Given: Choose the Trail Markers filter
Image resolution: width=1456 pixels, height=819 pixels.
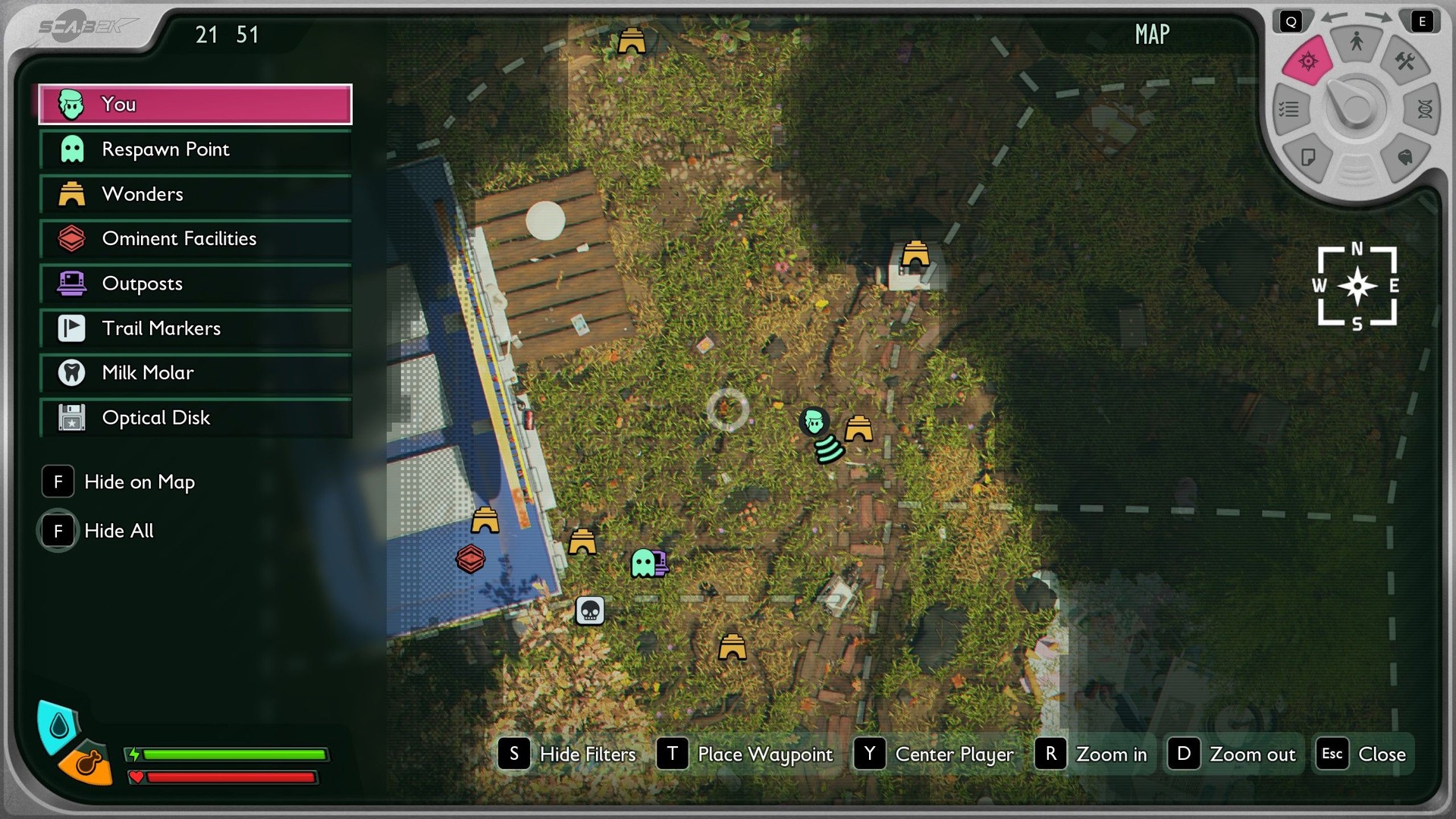Looking at the screenshot, I should coord(195,328).
